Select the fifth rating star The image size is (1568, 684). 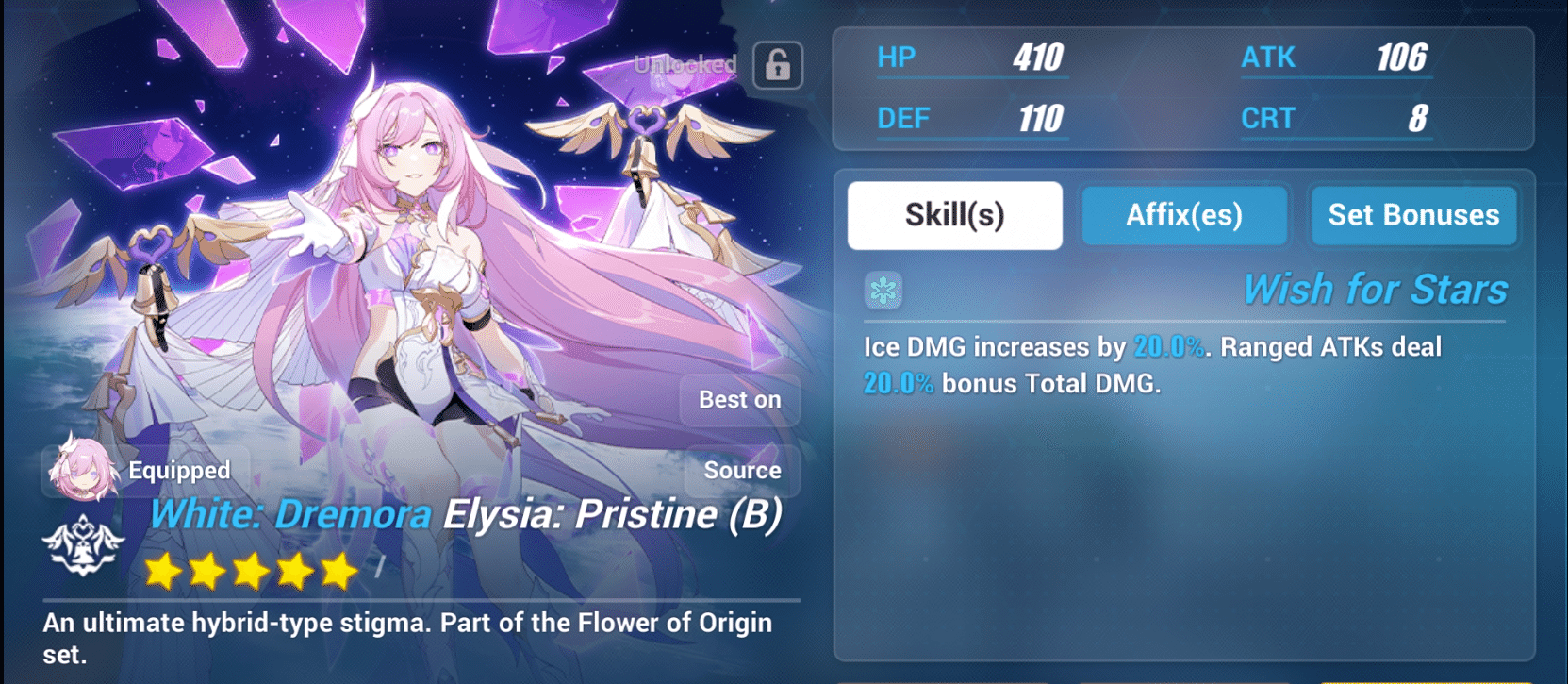[x=339, y=571]
